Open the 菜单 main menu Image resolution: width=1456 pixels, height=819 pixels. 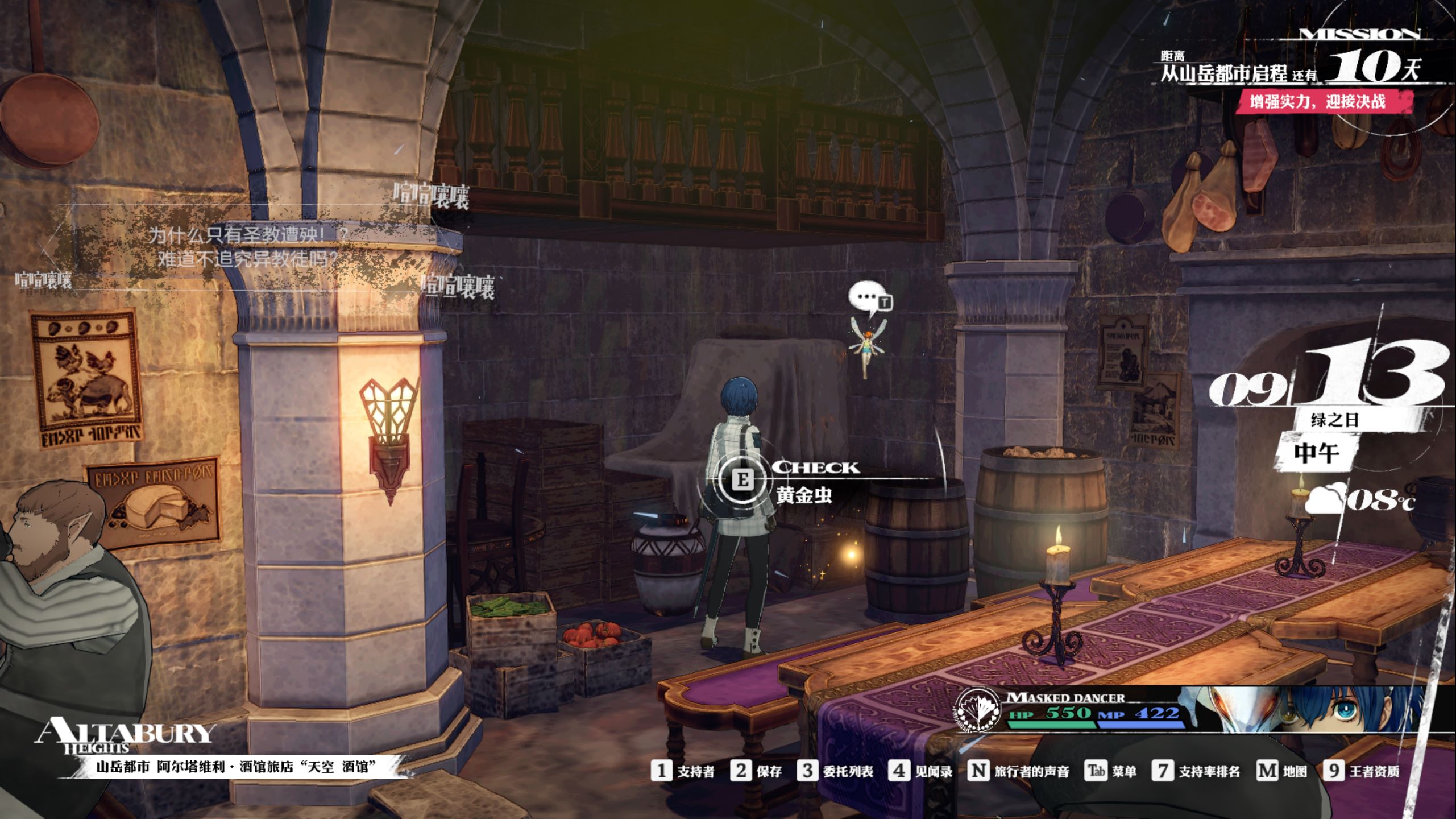click(1111, 771)
